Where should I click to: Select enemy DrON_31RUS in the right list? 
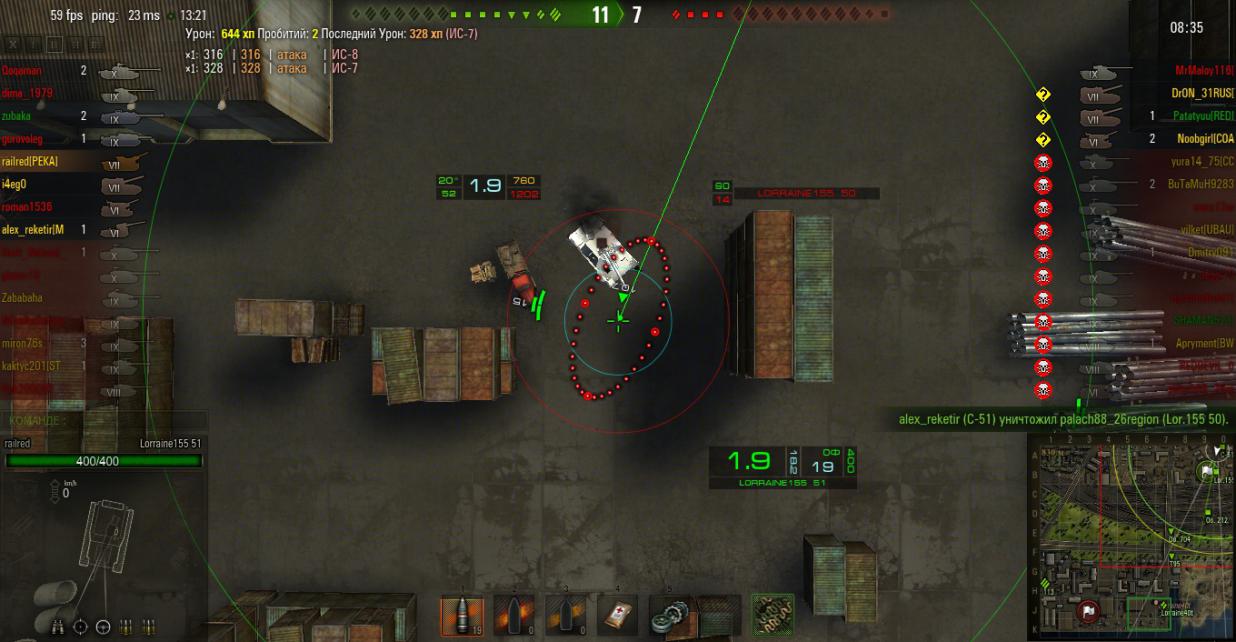click(x=1203, y=93)
